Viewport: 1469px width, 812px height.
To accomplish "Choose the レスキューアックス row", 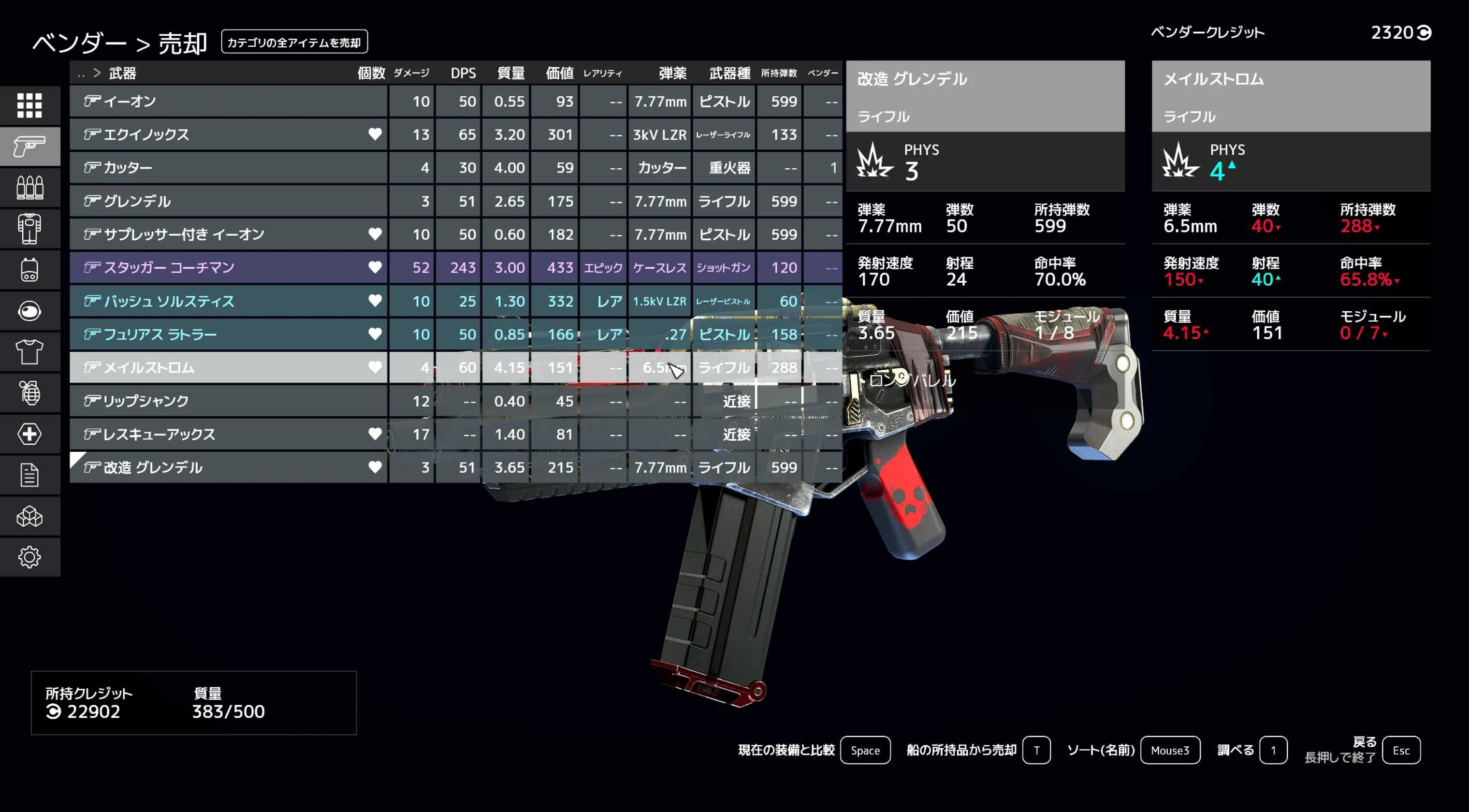I will pos(228,435).
